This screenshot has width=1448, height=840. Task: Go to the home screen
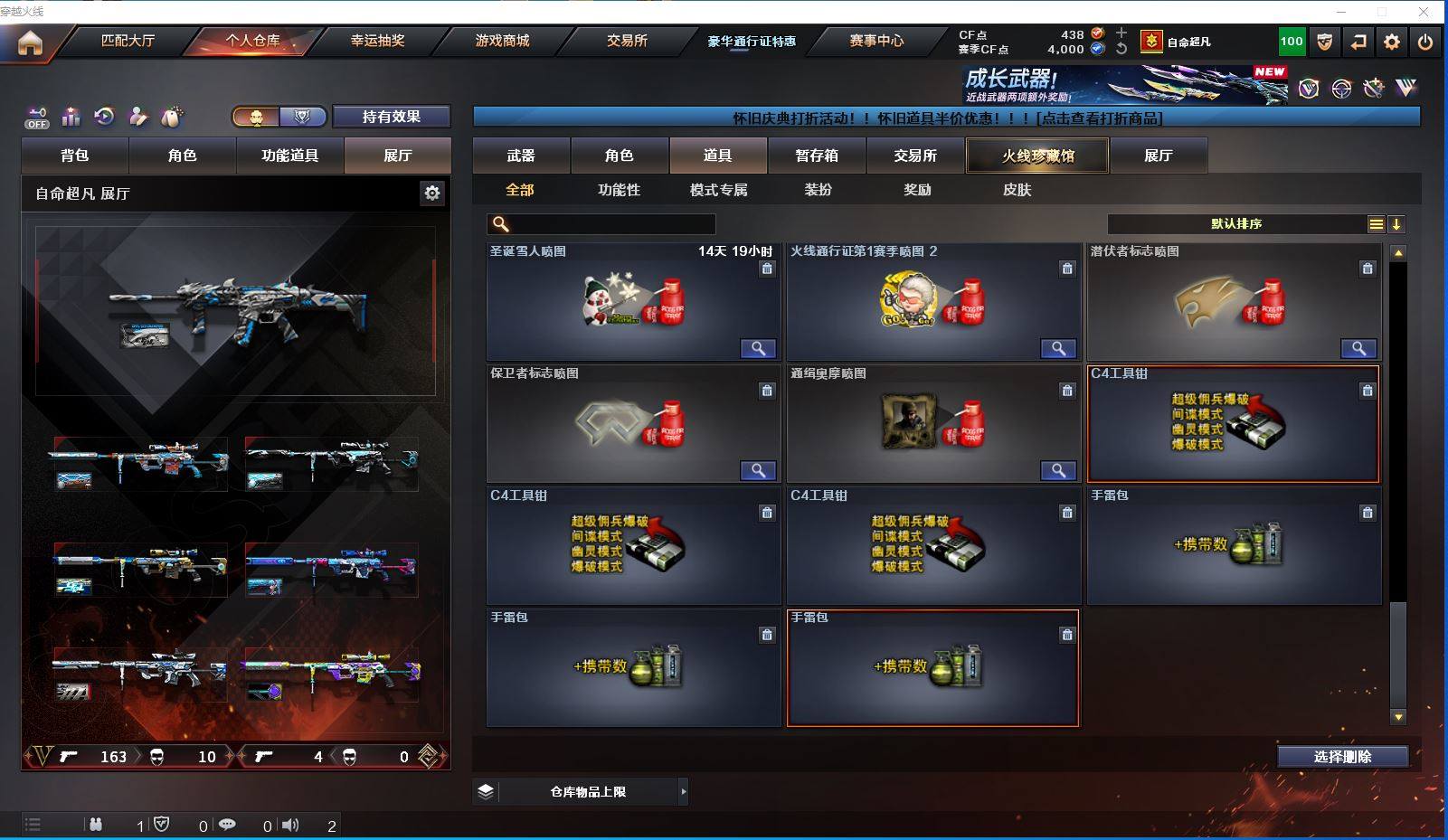coord(30,42)
